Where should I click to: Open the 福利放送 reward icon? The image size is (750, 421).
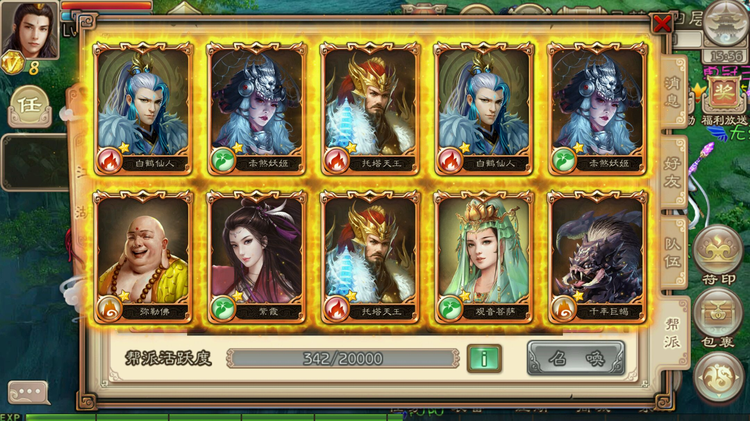[720, 97]
